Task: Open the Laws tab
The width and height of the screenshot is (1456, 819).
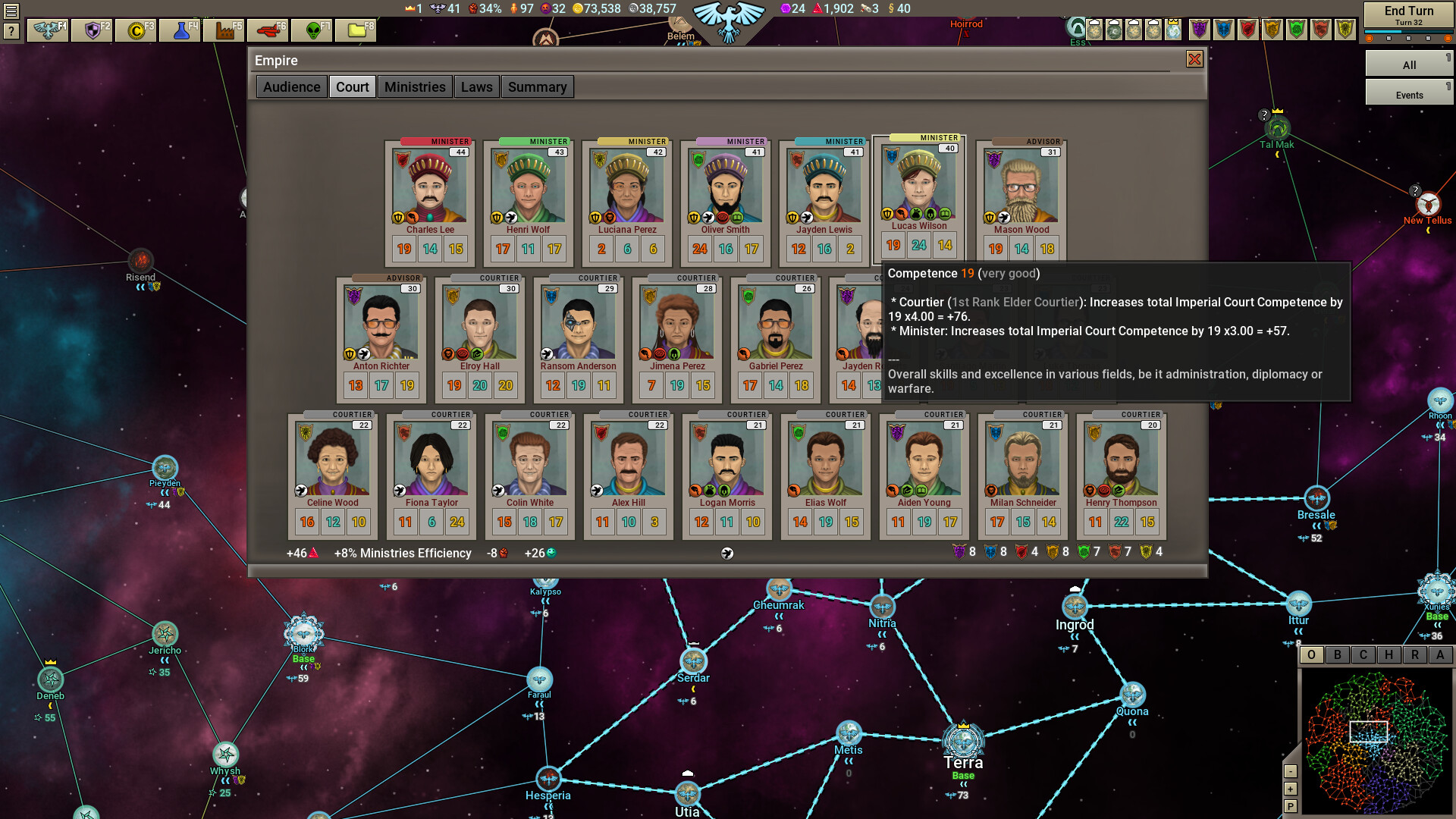Action: [477, 86]
